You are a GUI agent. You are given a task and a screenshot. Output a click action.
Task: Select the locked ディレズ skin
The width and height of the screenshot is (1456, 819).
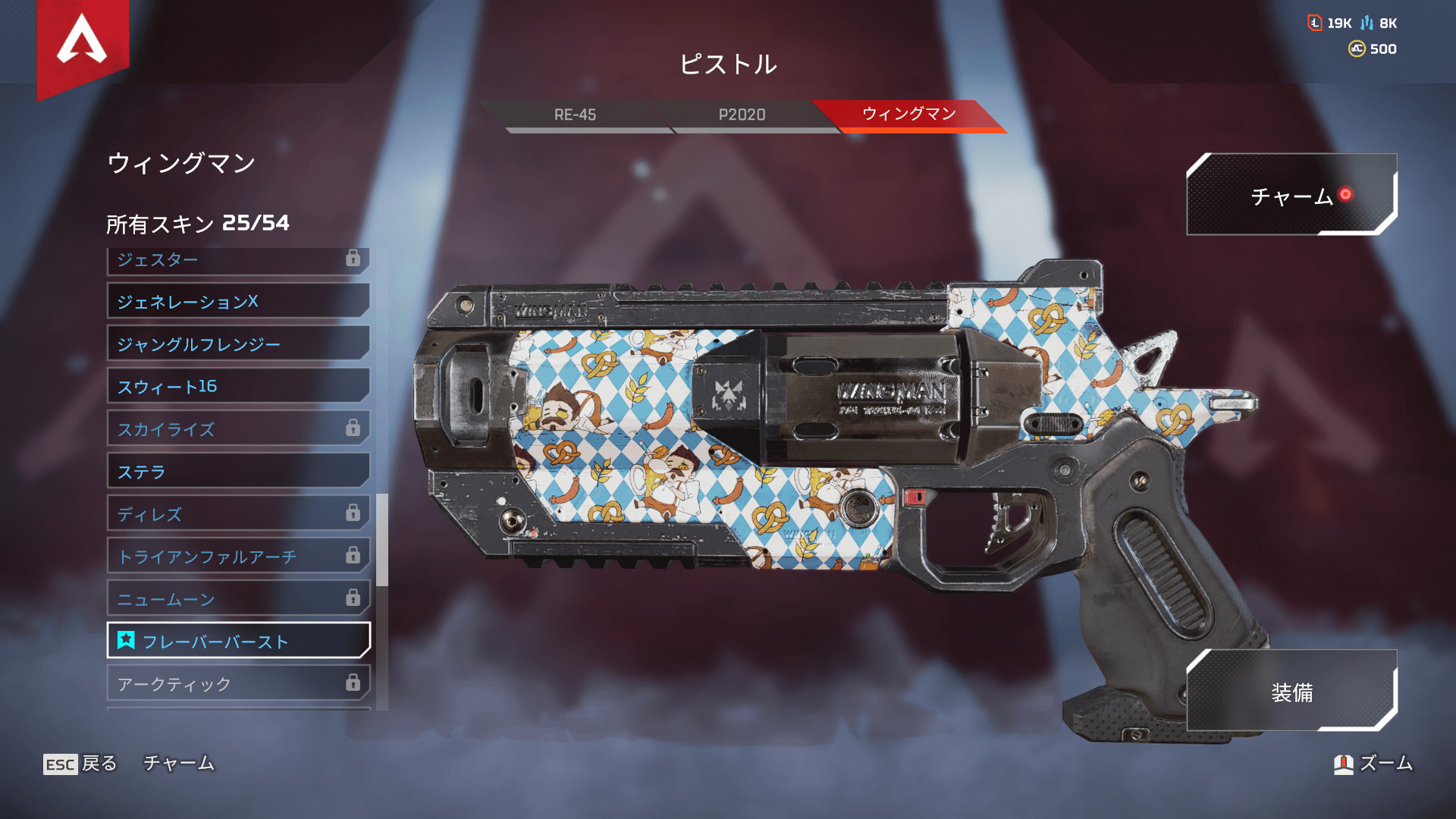[238, 514]
